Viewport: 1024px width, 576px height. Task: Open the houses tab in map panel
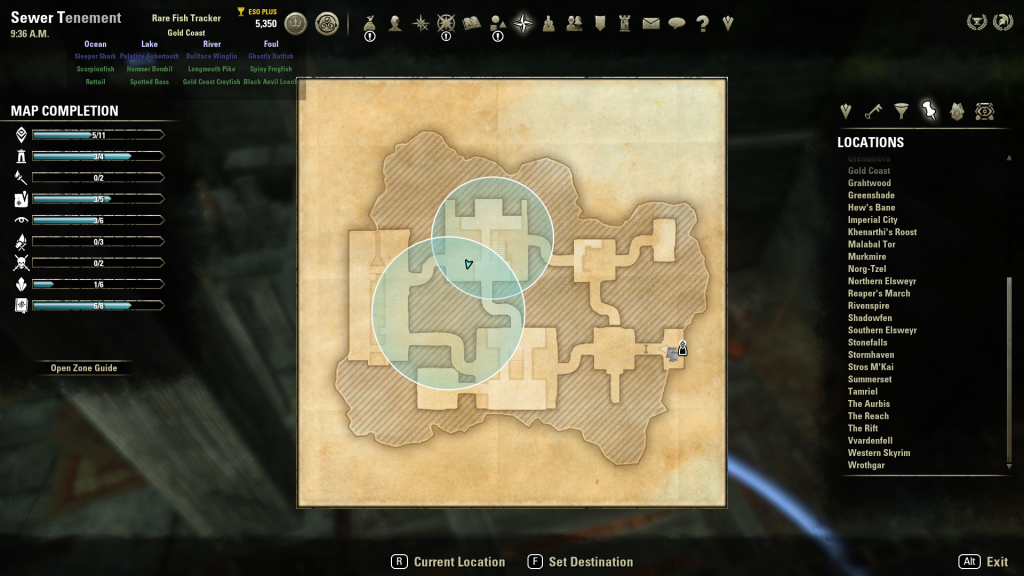pyautogui.click(x=957, y=110)
